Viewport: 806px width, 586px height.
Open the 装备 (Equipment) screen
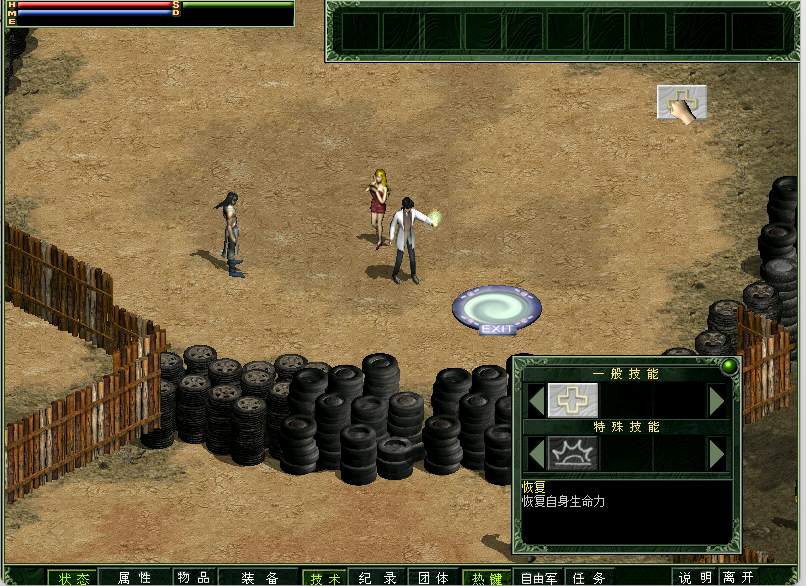coord(258,577)
